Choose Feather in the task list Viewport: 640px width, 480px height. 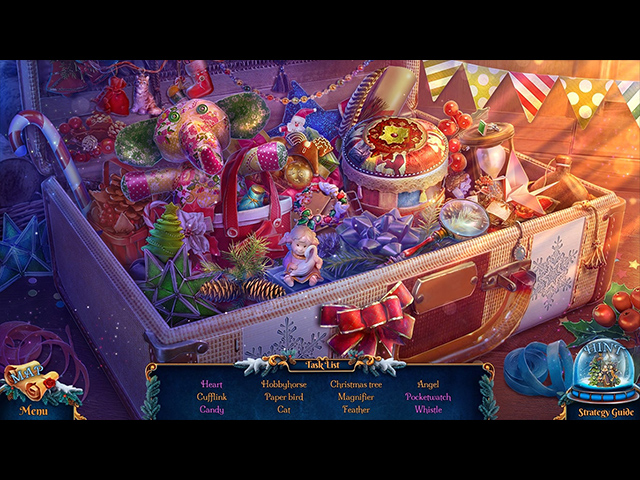[356, 410]
